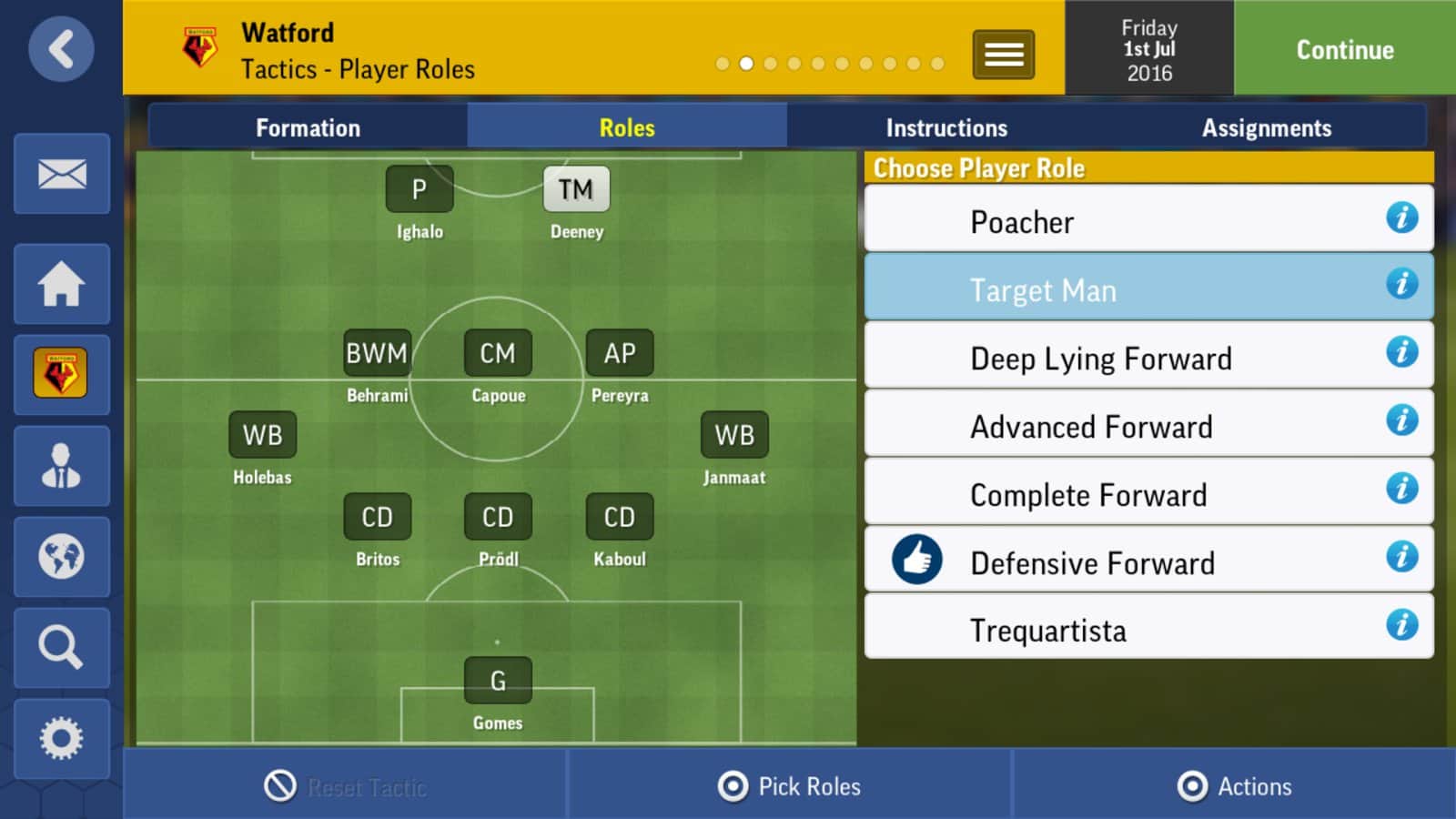Viewport: 1456px width, 819px height.
Task: Show info for Target Man role
Action: coord(1401,285)
